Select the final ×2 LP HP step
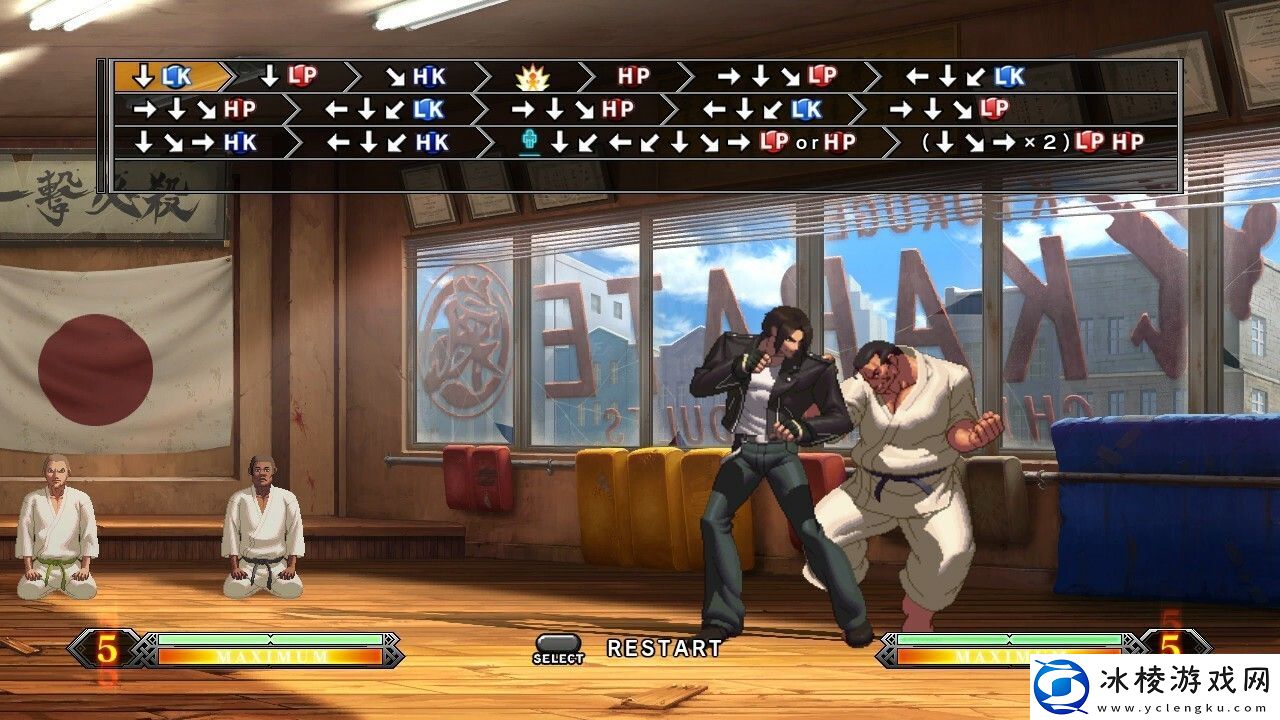 pyautogui.click(x=1032, y=142)
